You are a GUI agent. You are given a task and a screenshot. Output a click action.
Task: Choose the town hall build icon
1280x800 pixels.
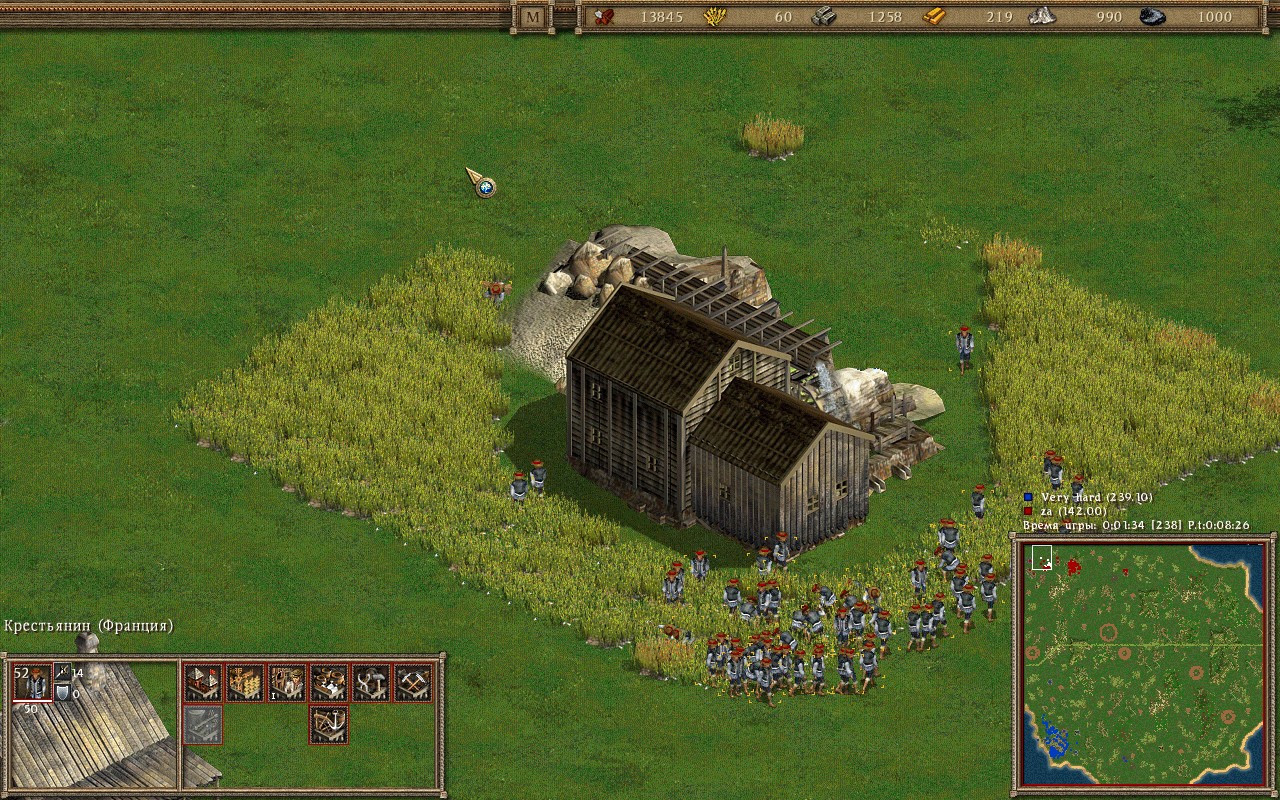tap(202, 682)
